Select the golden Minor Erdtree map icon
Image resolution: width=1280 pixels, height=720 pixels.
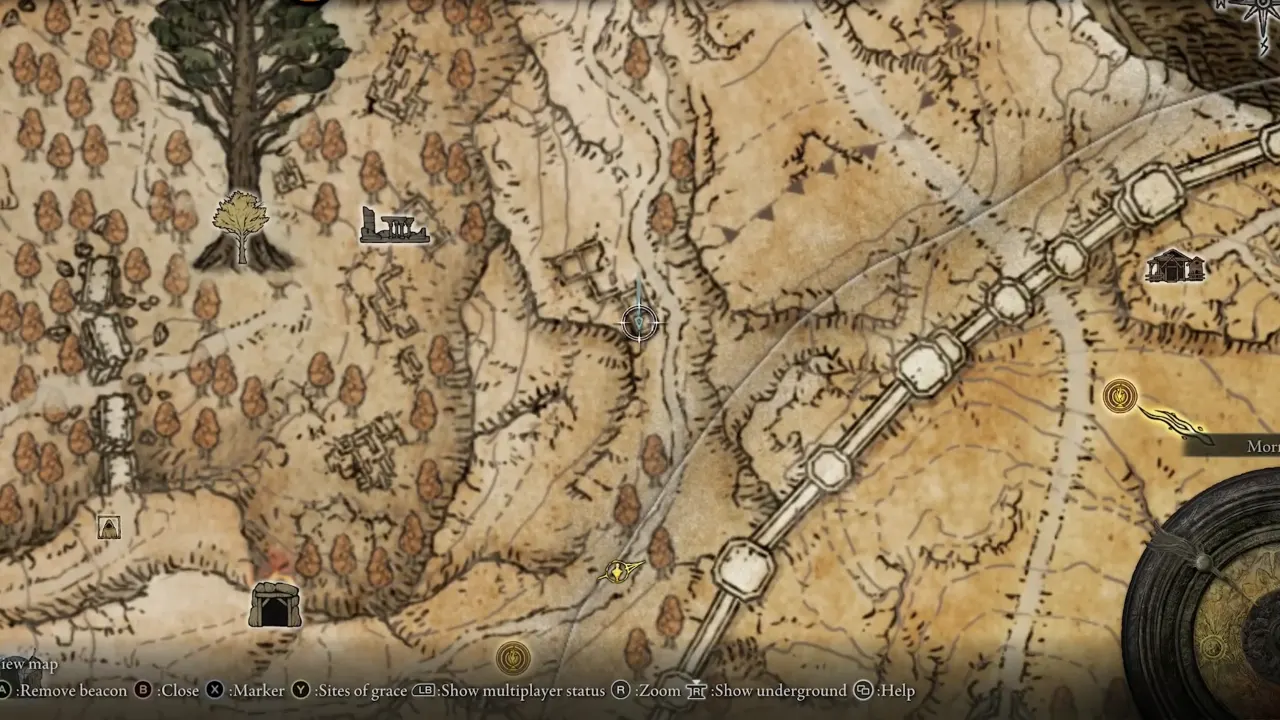[x=241, y=226]
